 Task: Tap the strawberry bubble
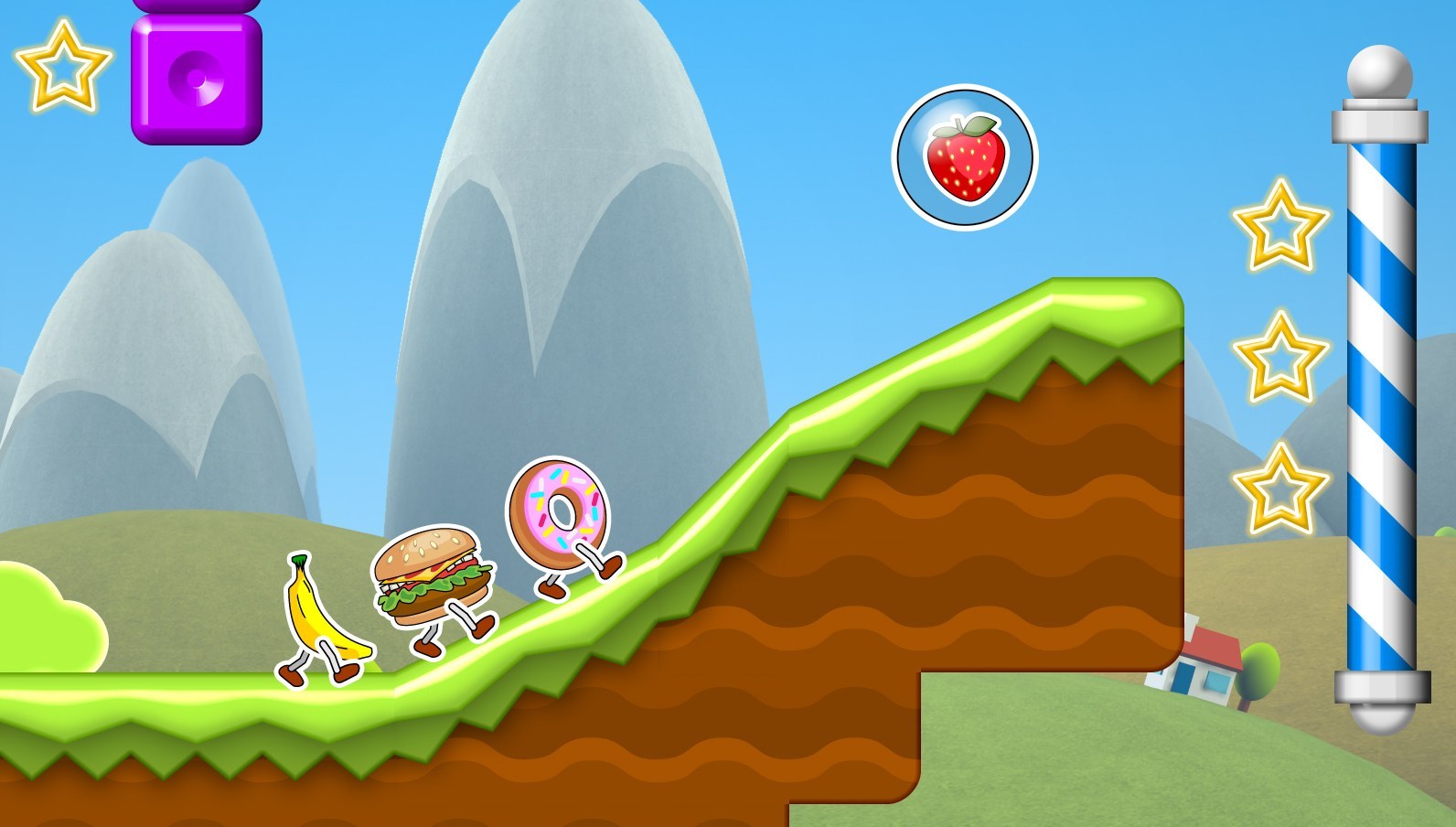click(964, 157)
